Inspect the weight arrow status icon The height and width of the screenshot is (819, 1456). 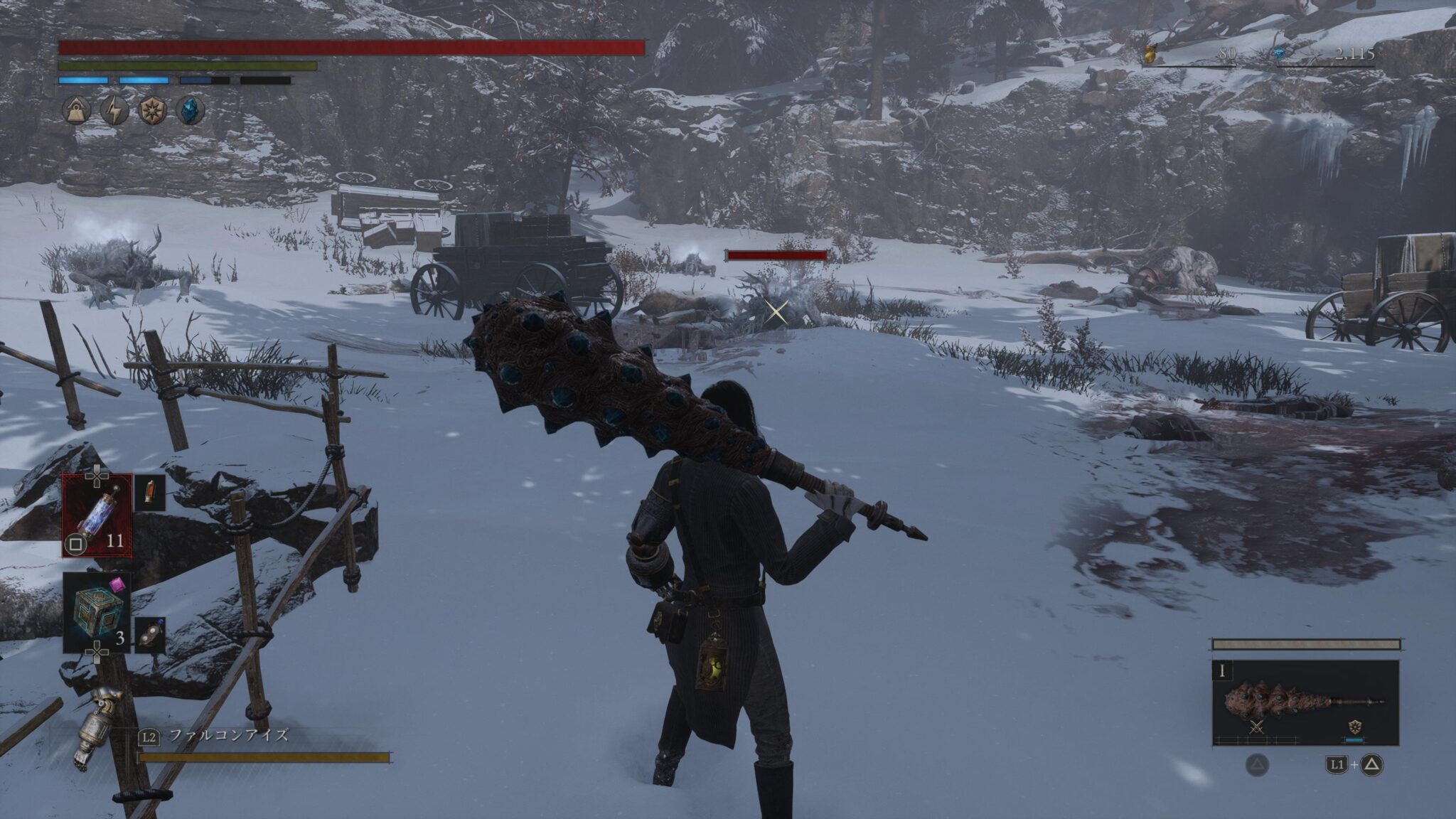(x=75, y=111)
